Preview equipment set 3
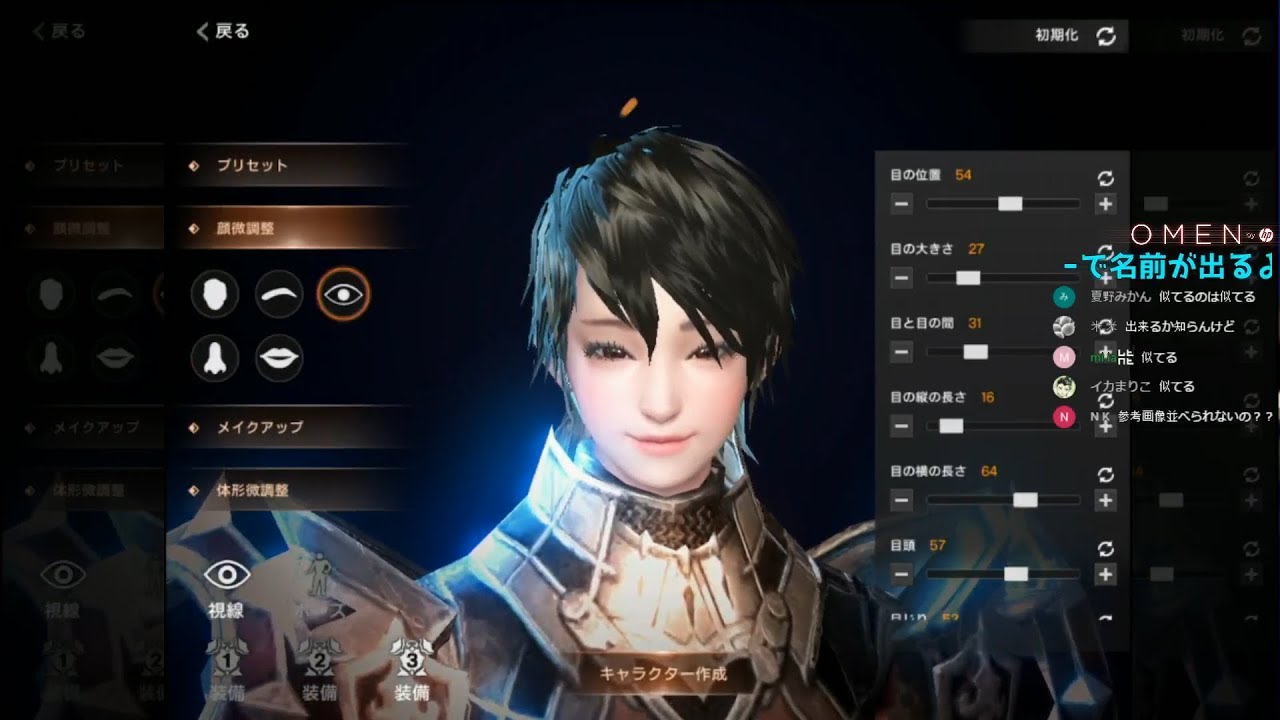The image size is (1280, 720). pos(412,671)
